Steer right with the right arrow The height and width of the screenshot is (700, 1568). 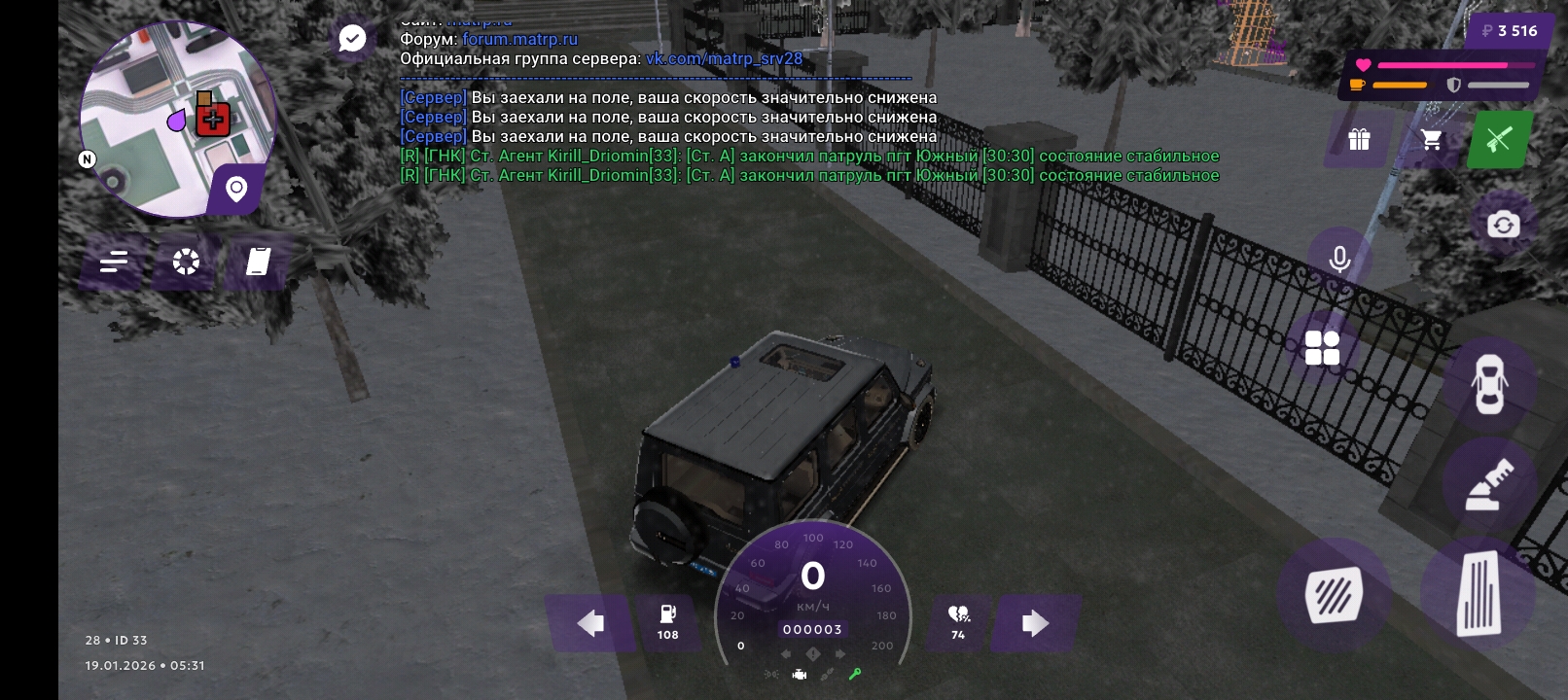(x=1035, y=623)
